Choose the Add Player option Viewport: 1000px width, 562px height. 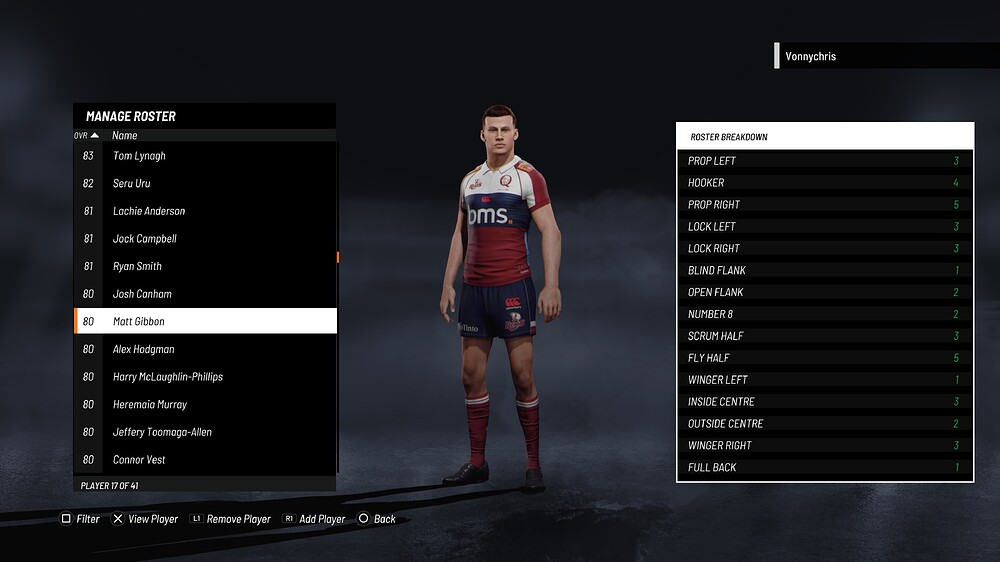[314, 519]
